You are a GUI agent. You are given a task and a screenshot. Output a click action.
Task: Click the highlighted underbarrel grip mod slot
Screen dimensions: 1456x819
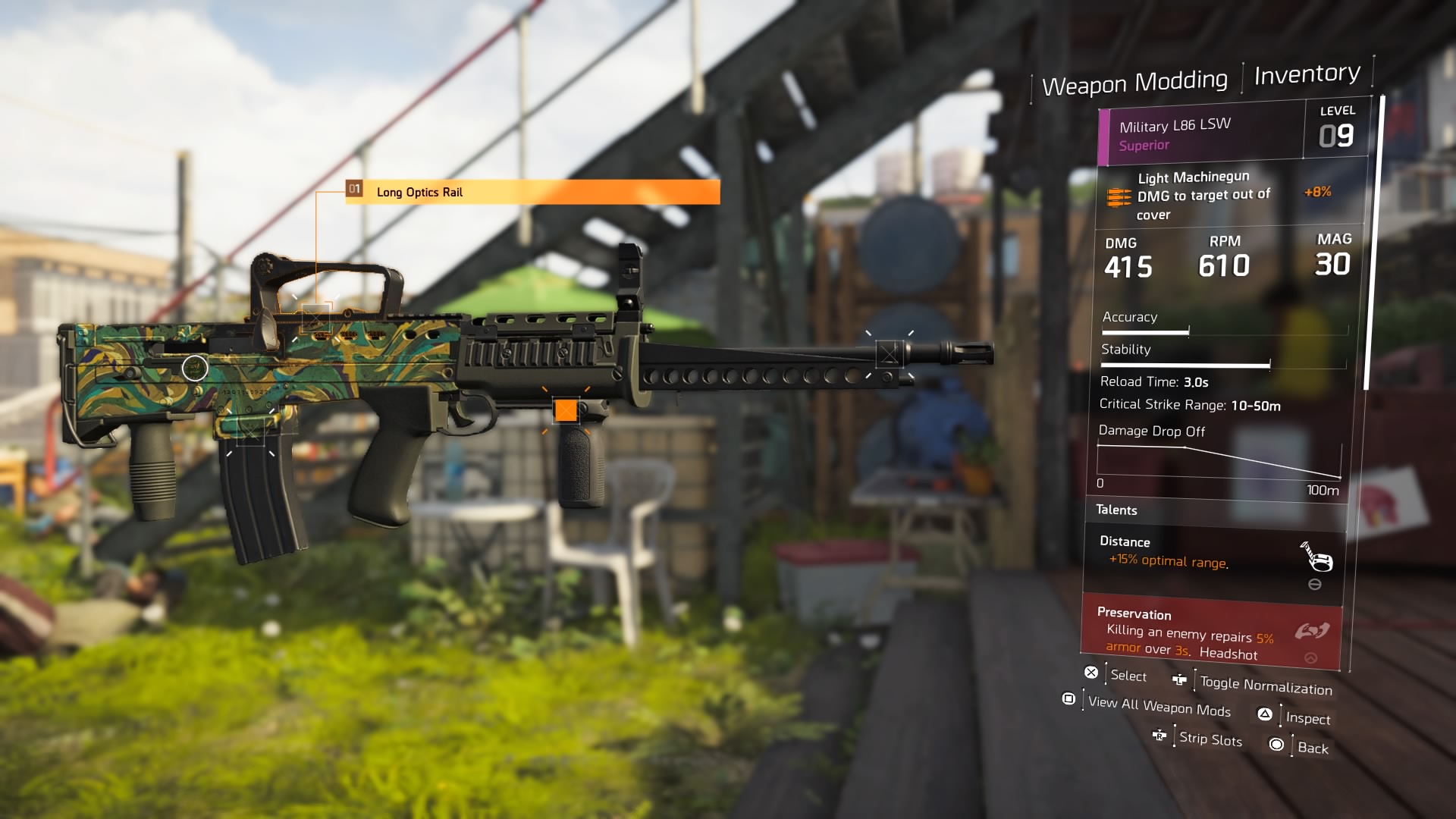[x=565, y=410]
